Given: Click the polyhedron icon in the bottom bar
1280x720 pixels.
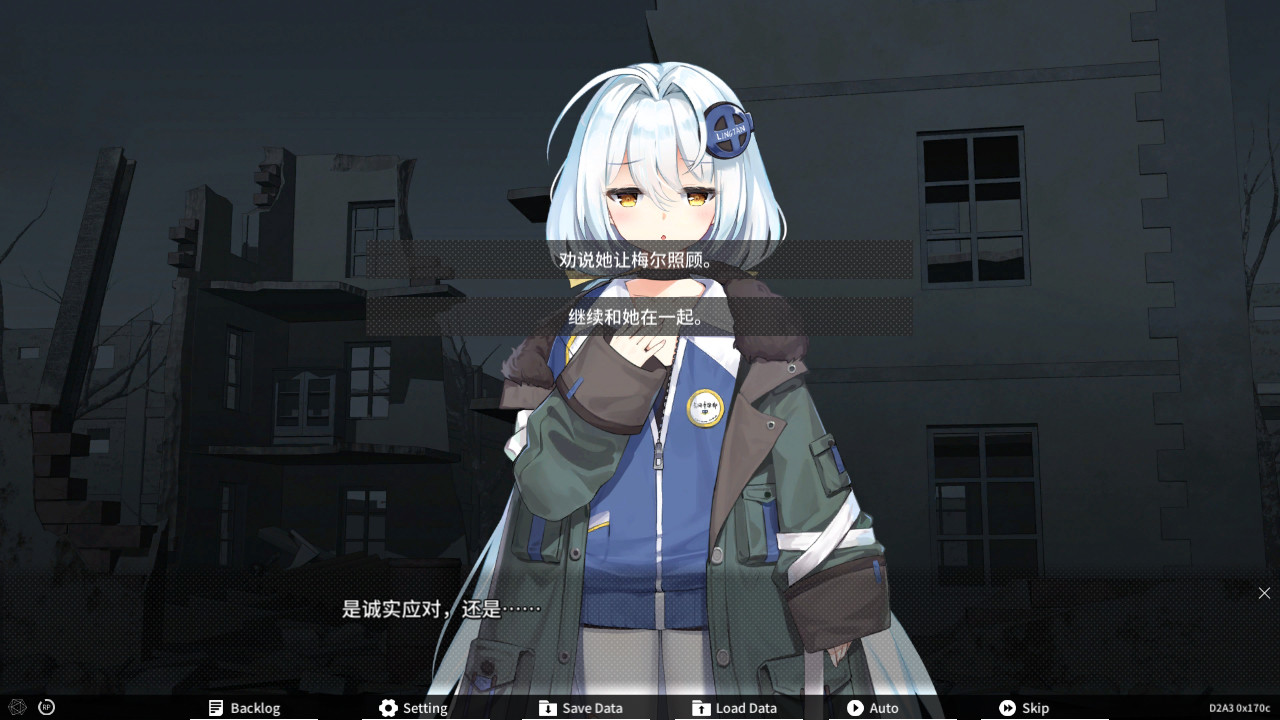Looking at the screenshot, I should [x=17, y=707].
